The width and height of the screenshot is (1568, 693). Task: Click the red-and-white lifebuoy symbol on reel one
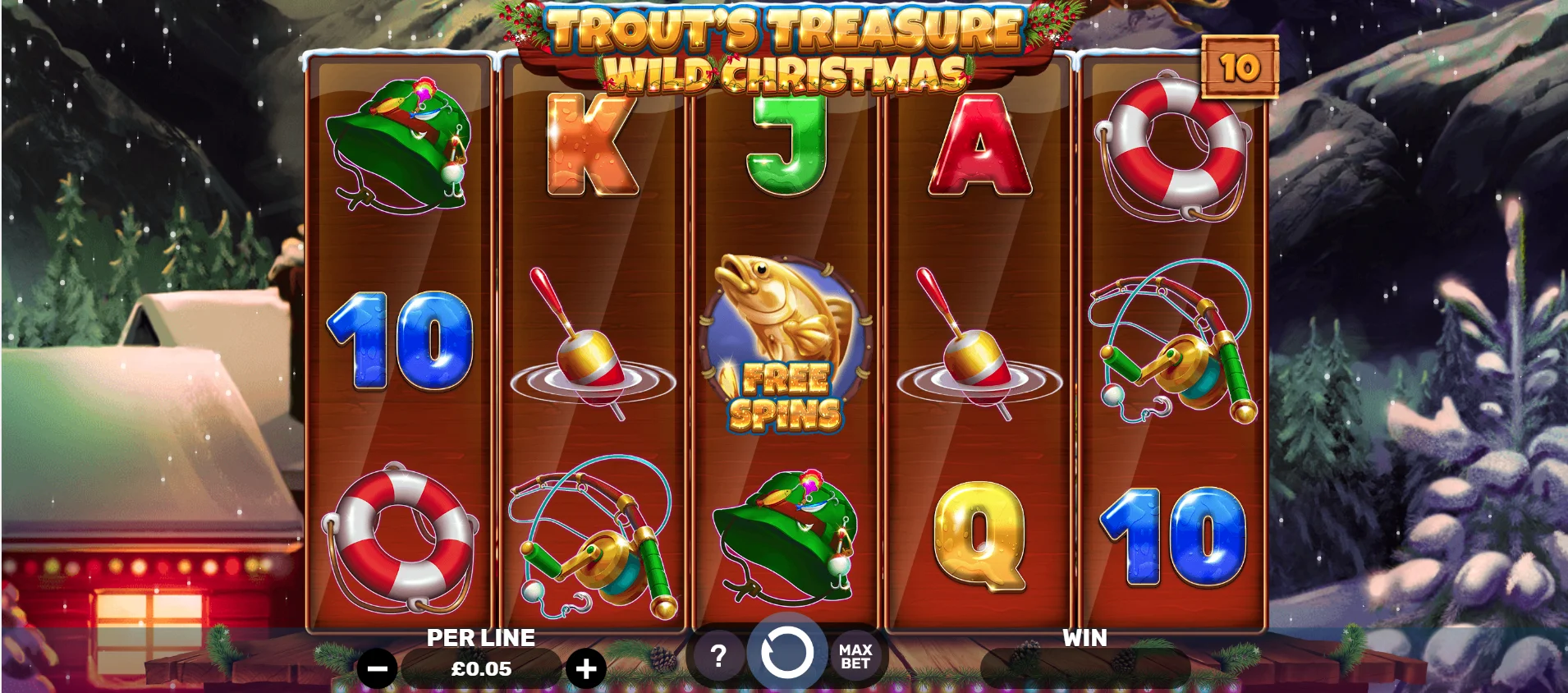click(x=402, y=538)
